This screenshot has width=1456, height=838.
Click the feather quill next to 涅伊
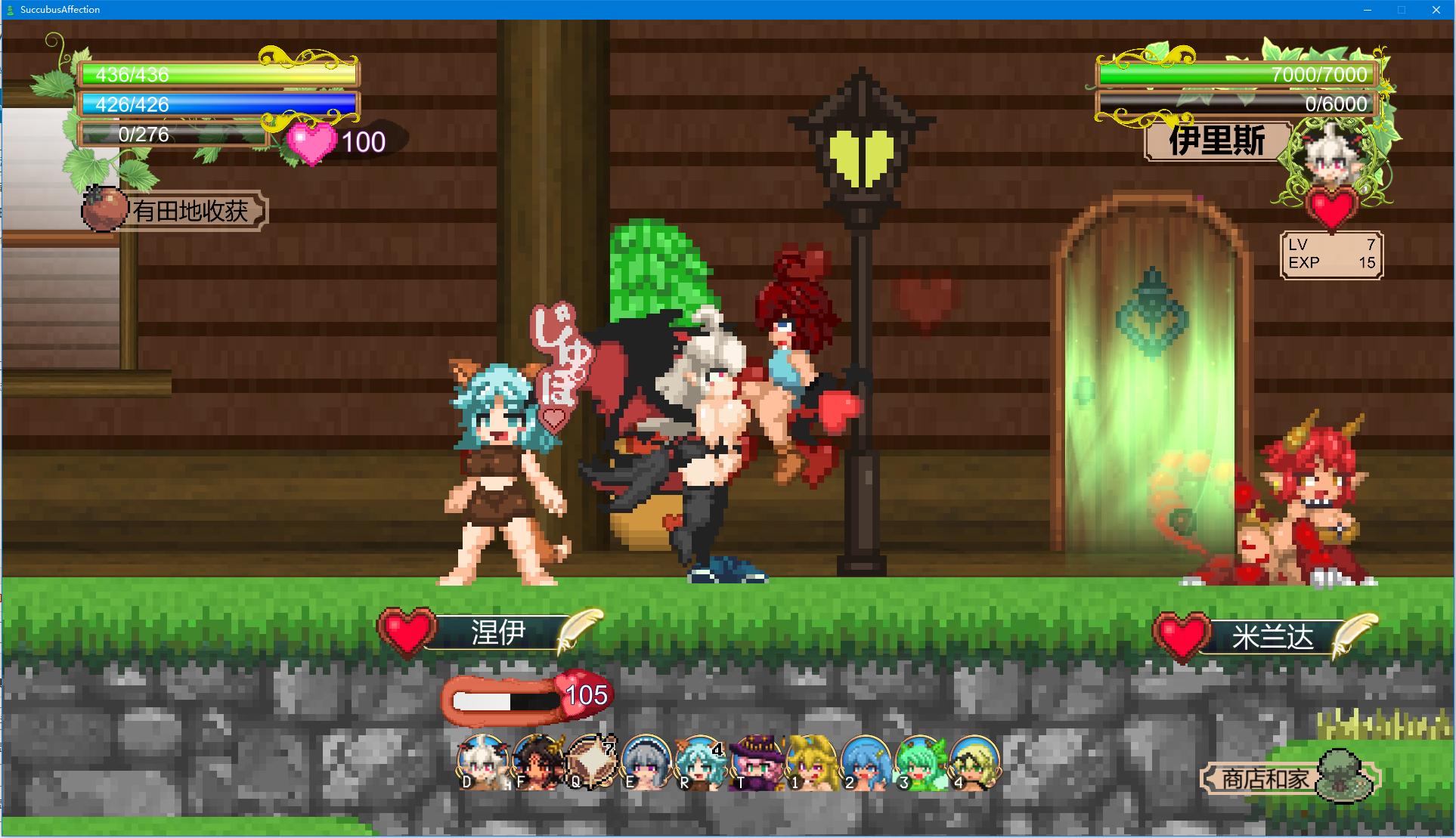[x=578, y=627]
